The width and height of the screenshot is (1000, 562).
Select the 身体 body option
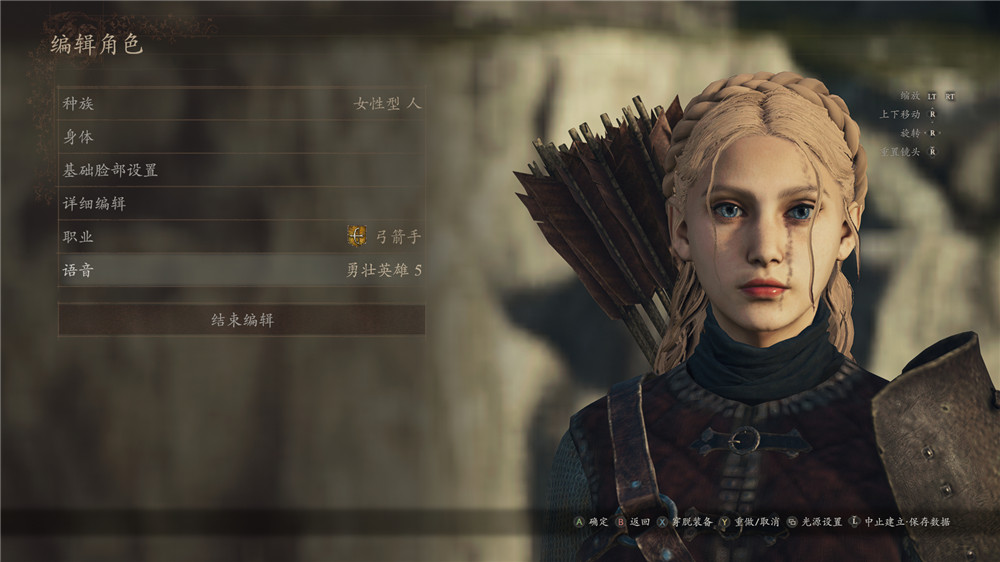241,137
